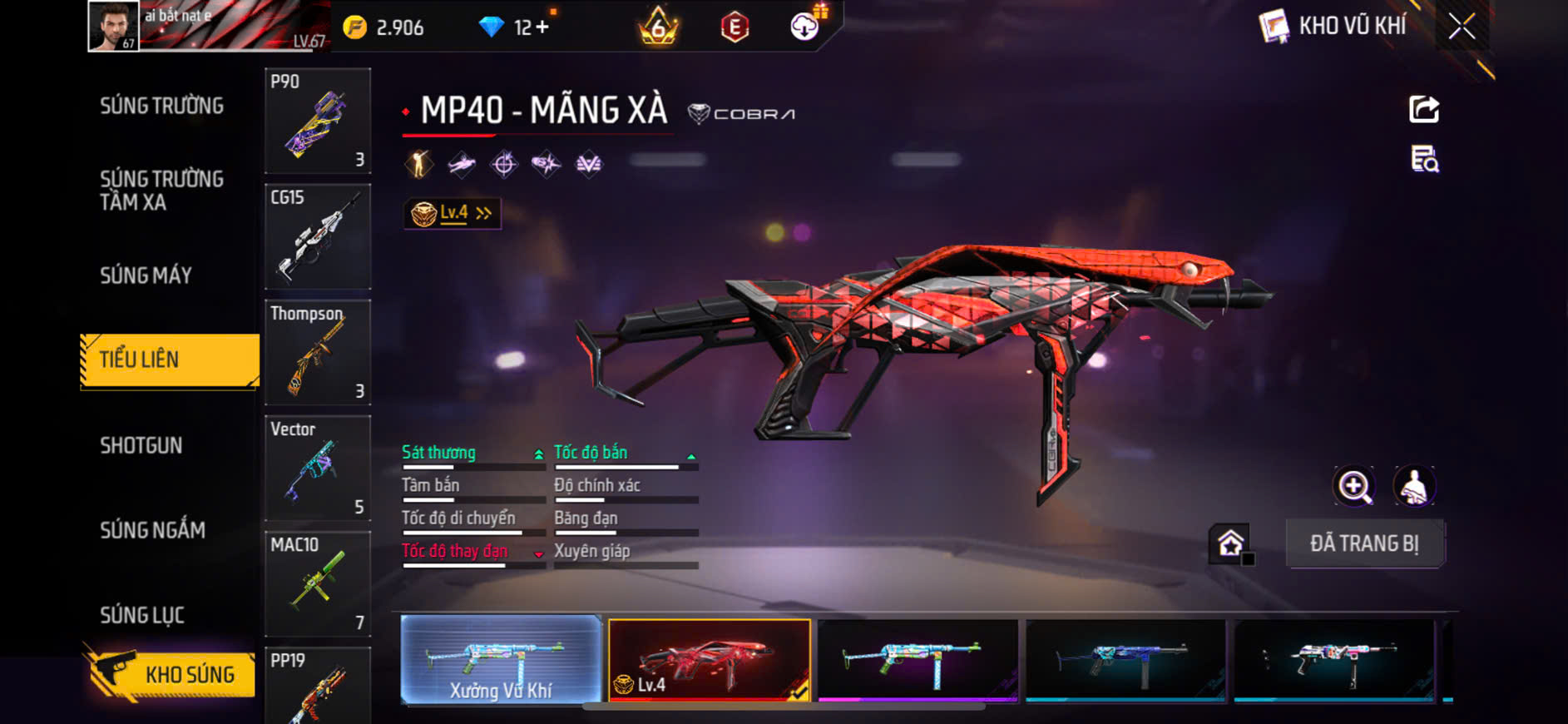Zoom in with the magnifier button
This screenshot has height=724, width=1568.
[1354, 487]
